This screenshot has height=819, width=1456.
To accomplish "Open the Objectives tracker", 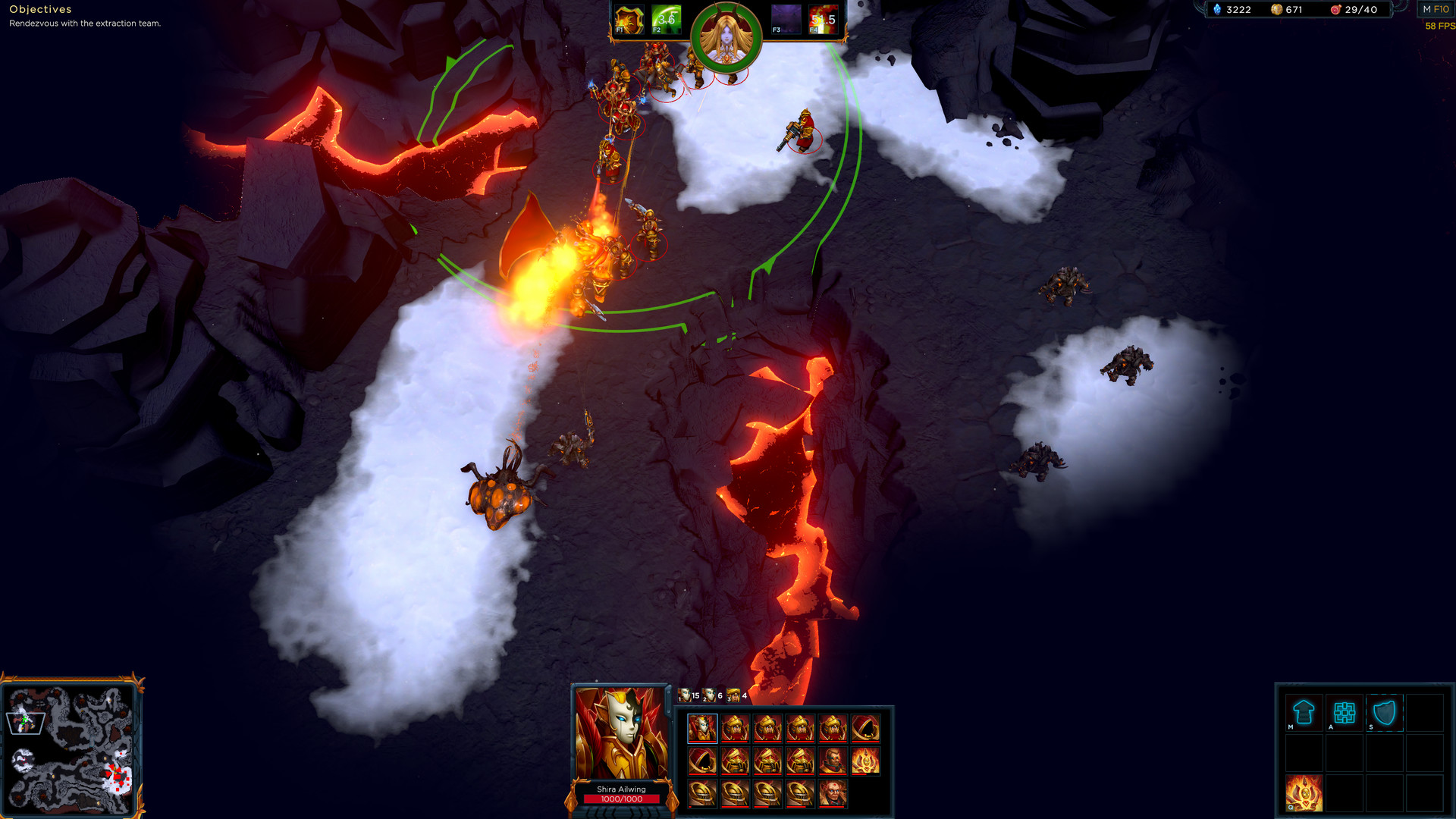I will pyautogui.click(x=40, y=9).
